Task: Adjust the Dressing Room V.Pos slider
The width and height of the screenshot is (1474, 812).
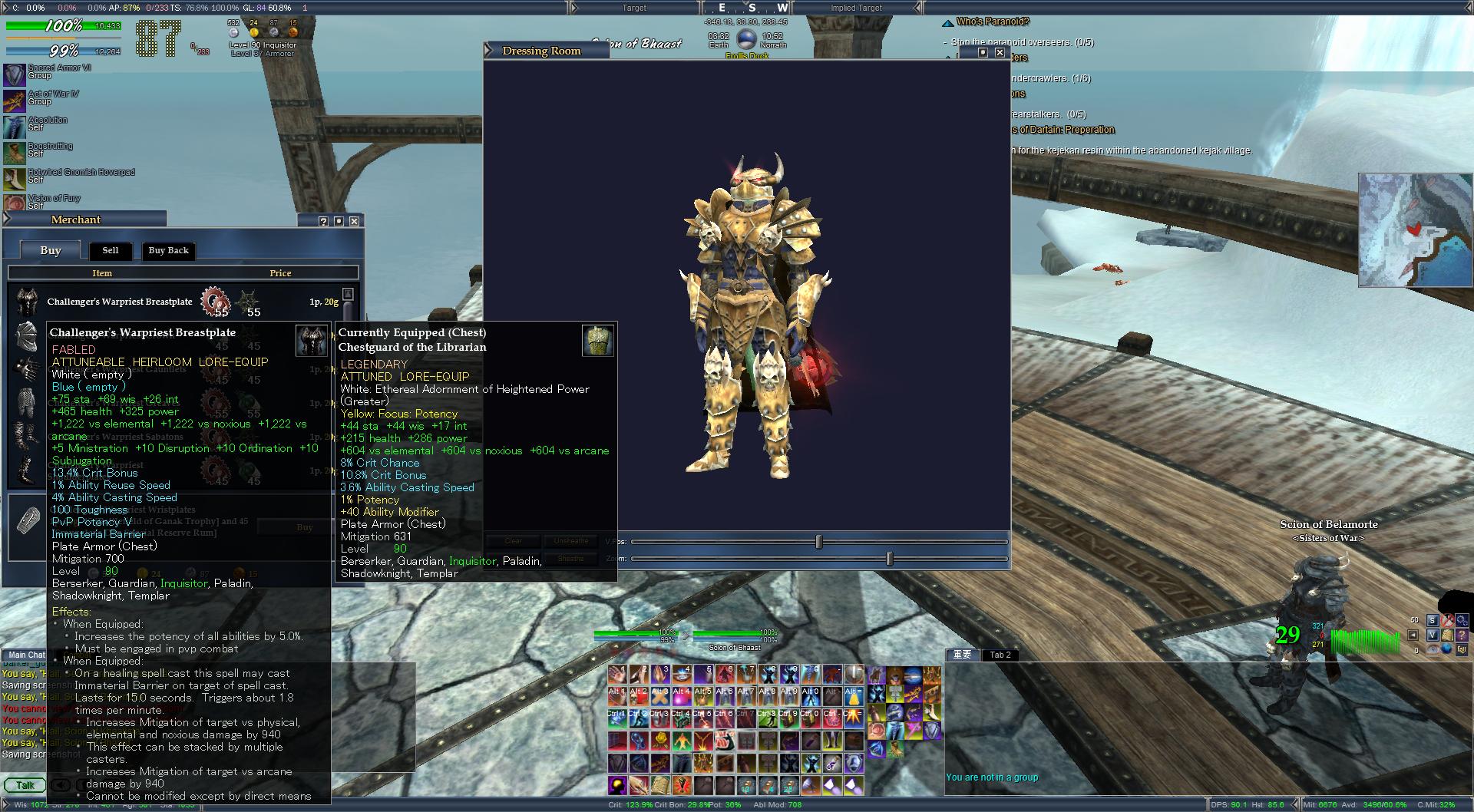Action: pyautogui.click(x=818, y=542)
